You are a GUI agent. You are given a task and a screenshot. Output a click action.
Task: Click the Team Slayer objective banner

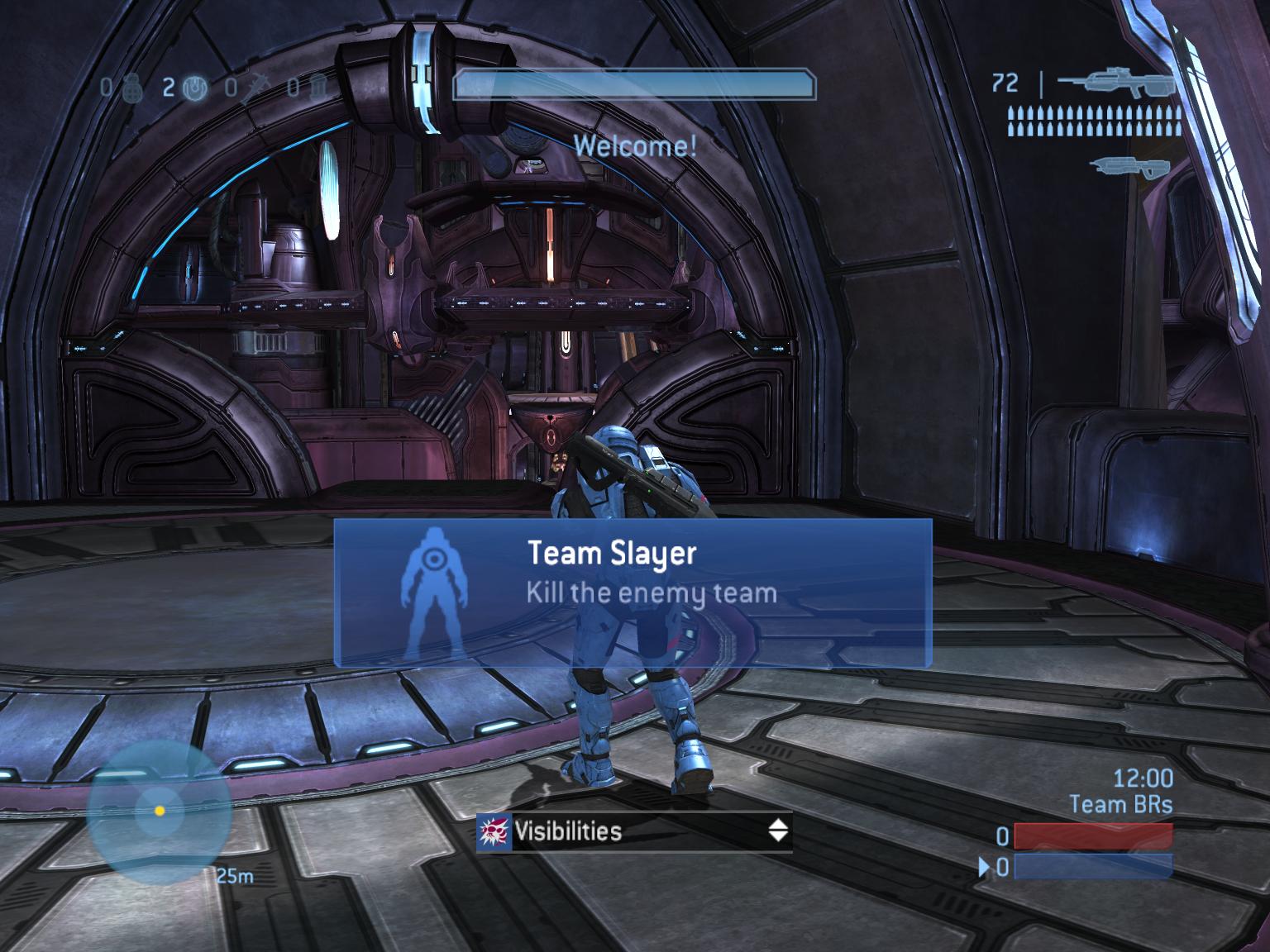coord(633,593)
